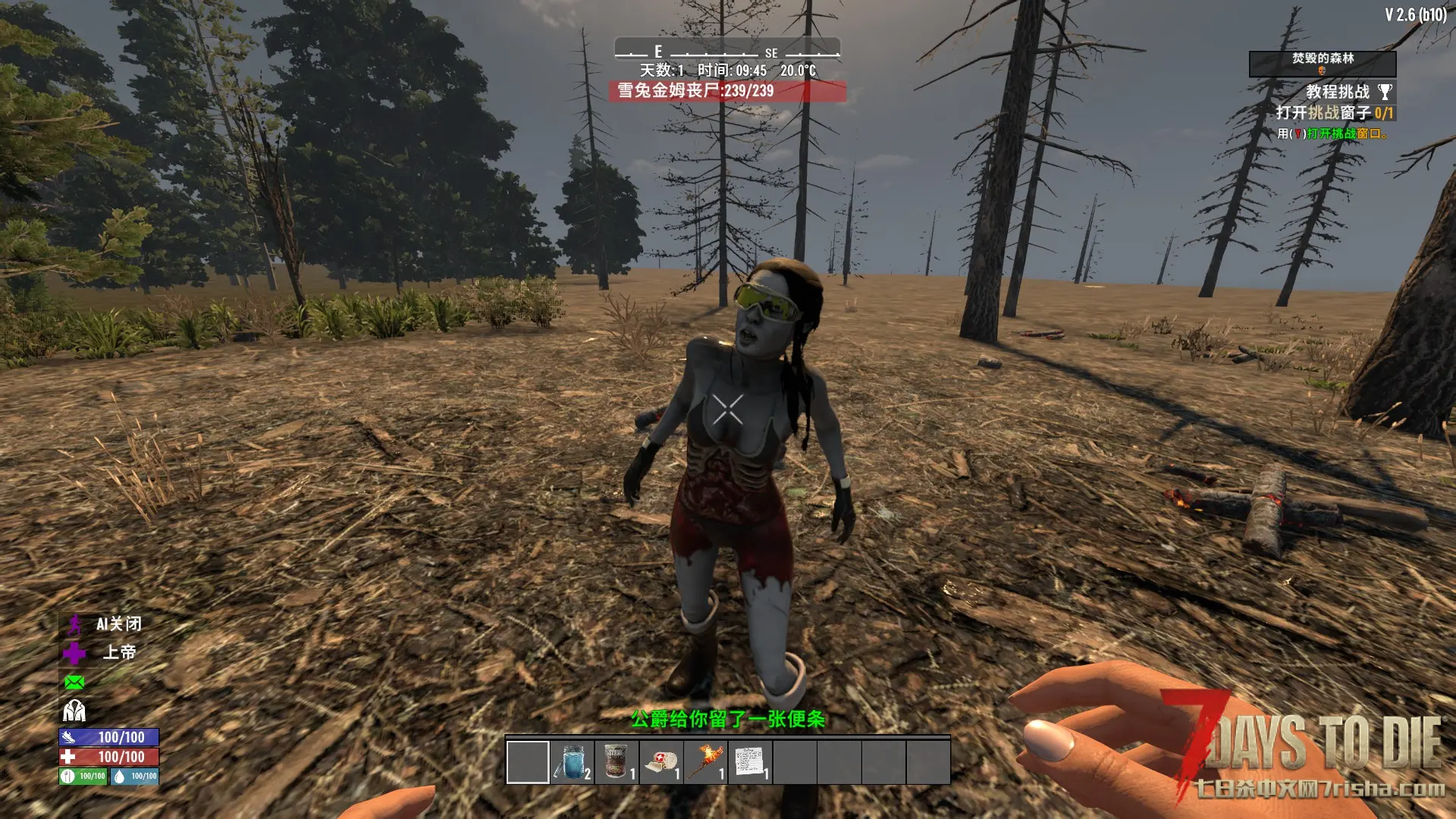The image size is (1456, 819).
Task: Click the purple cross 上帝 mode indicator
Action: pos(74,653)
